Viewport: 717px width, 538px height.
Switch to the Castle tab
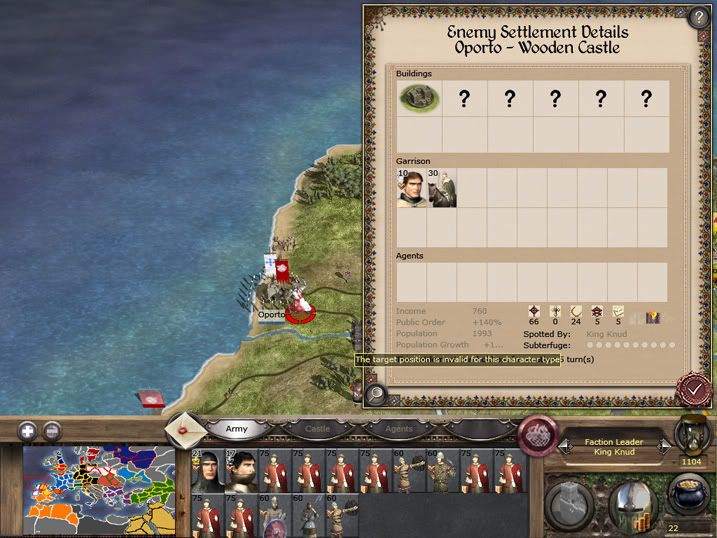point(317,429)
